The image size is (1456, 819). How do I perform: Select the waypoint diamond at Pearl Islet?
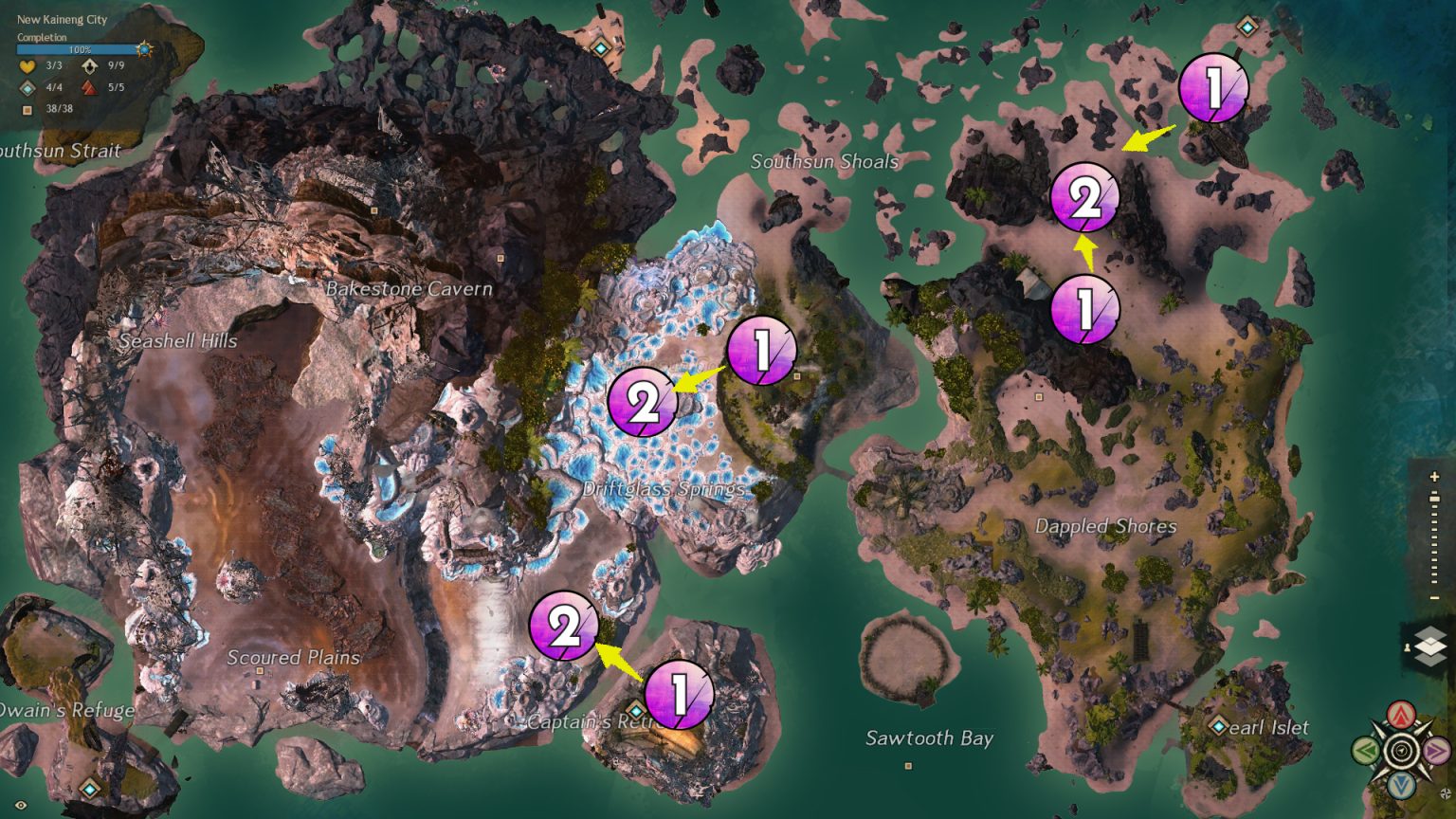pyautogui.click(x=1217, y=728)
